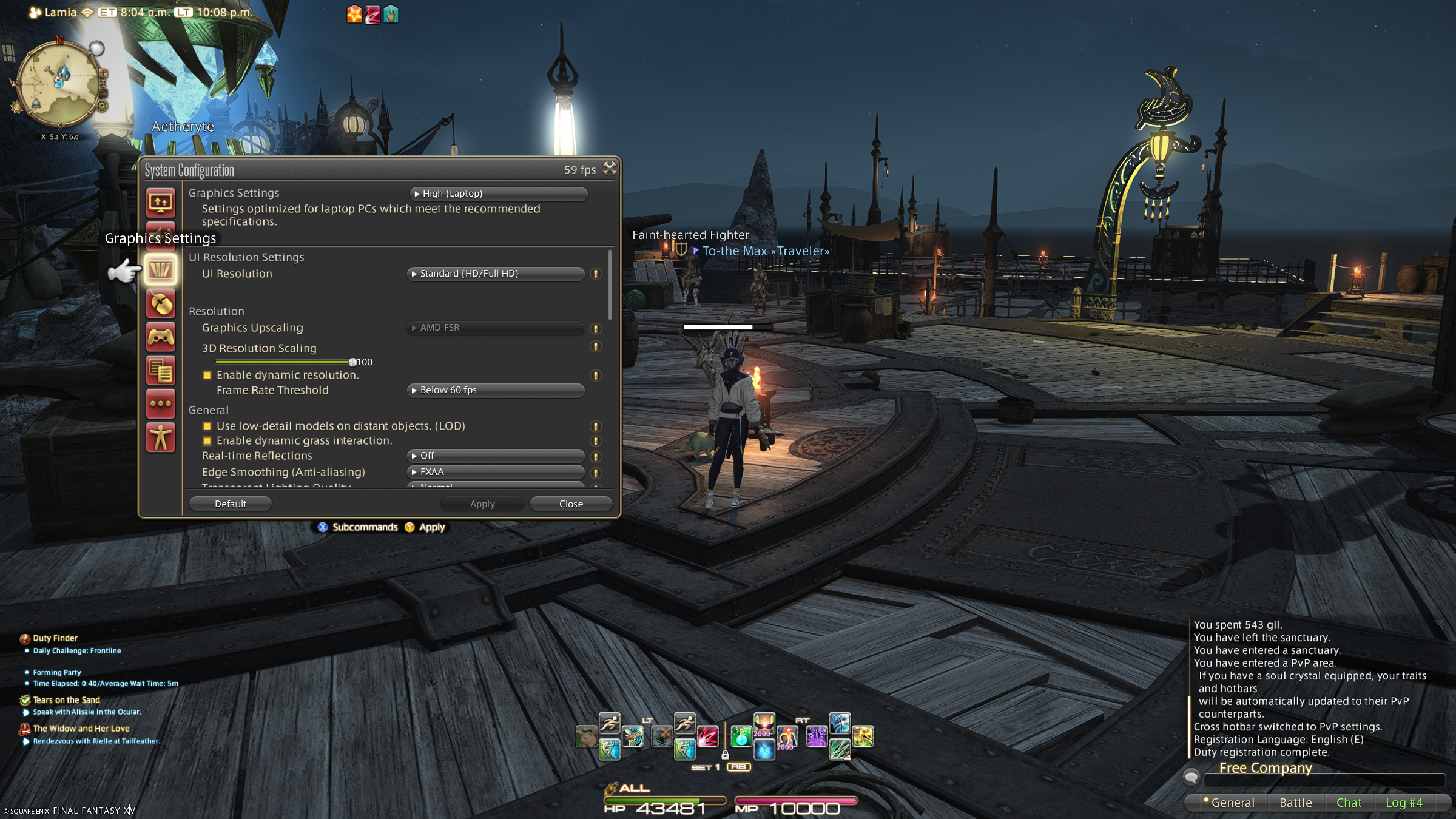Click the Duty Finder icon
The image size is (1456, 819).
(x=24, y=638)
